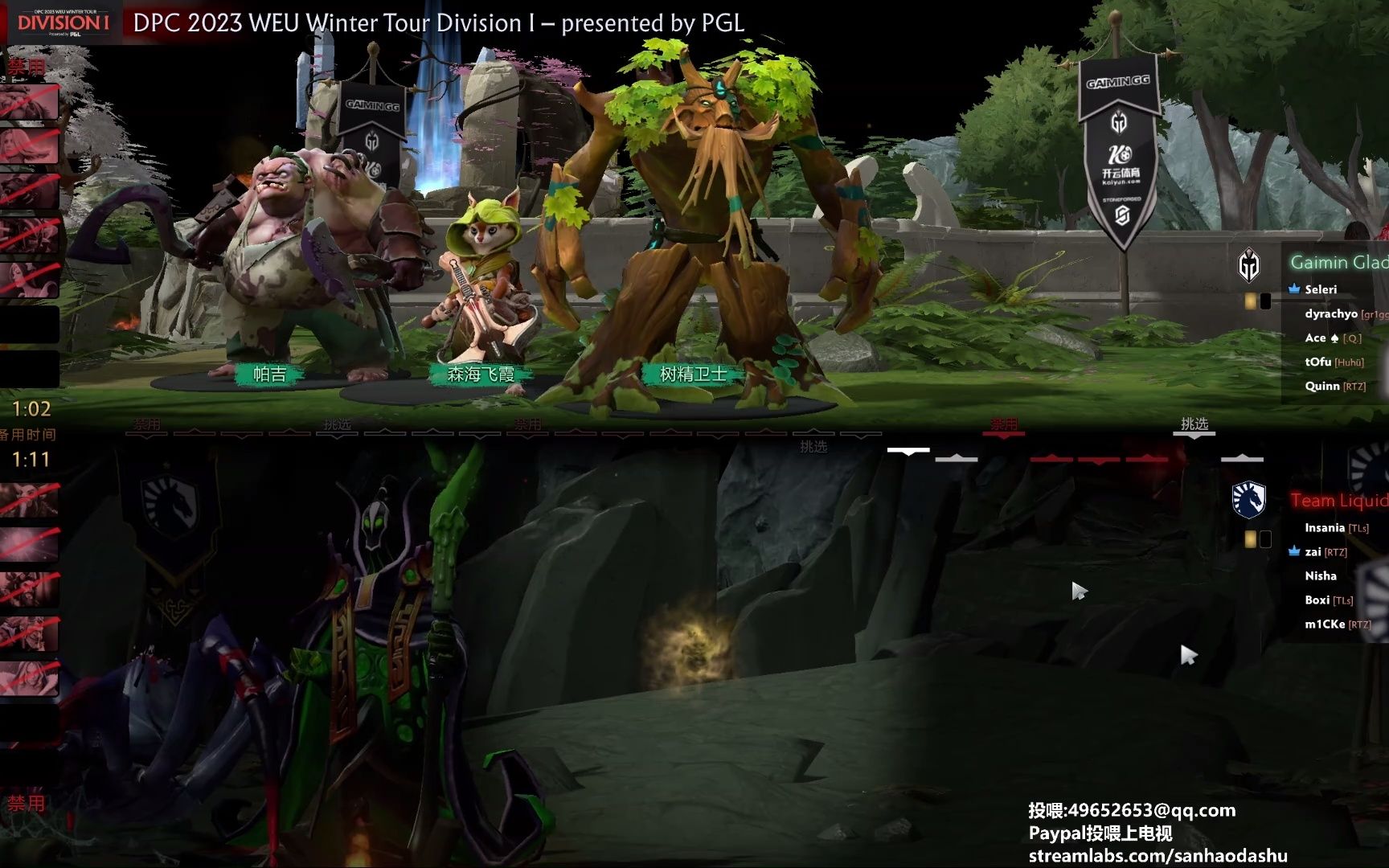Click the captain crown icon next to zai
Screen dimensions: 1389x868
click(1297, 552)
